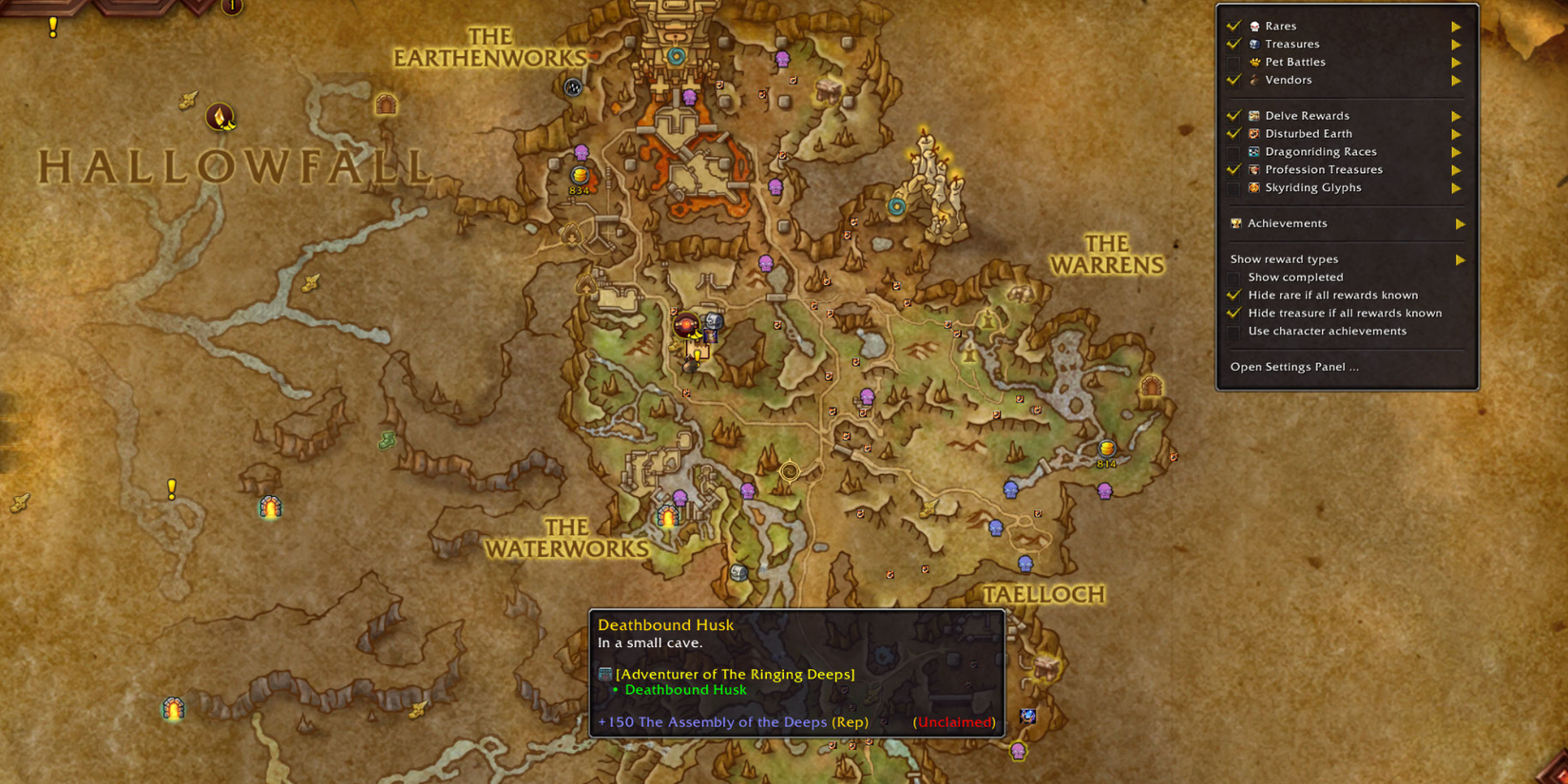Click Open Settings Panel

pos(1294,366)
